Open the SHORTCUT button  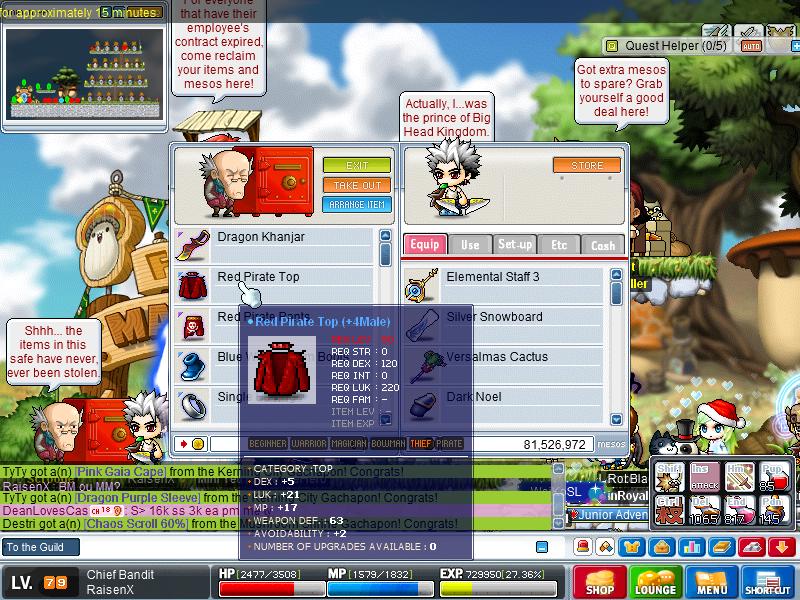pyautogui.click(x=767, y=583)
